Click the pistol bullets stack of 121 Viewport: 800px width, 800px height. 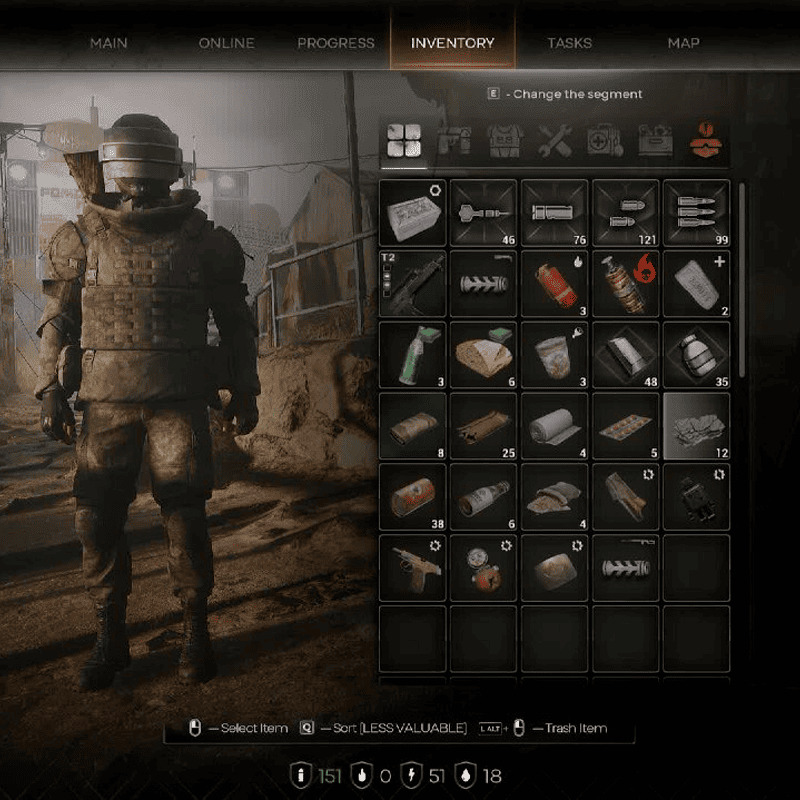click(626, 212)
